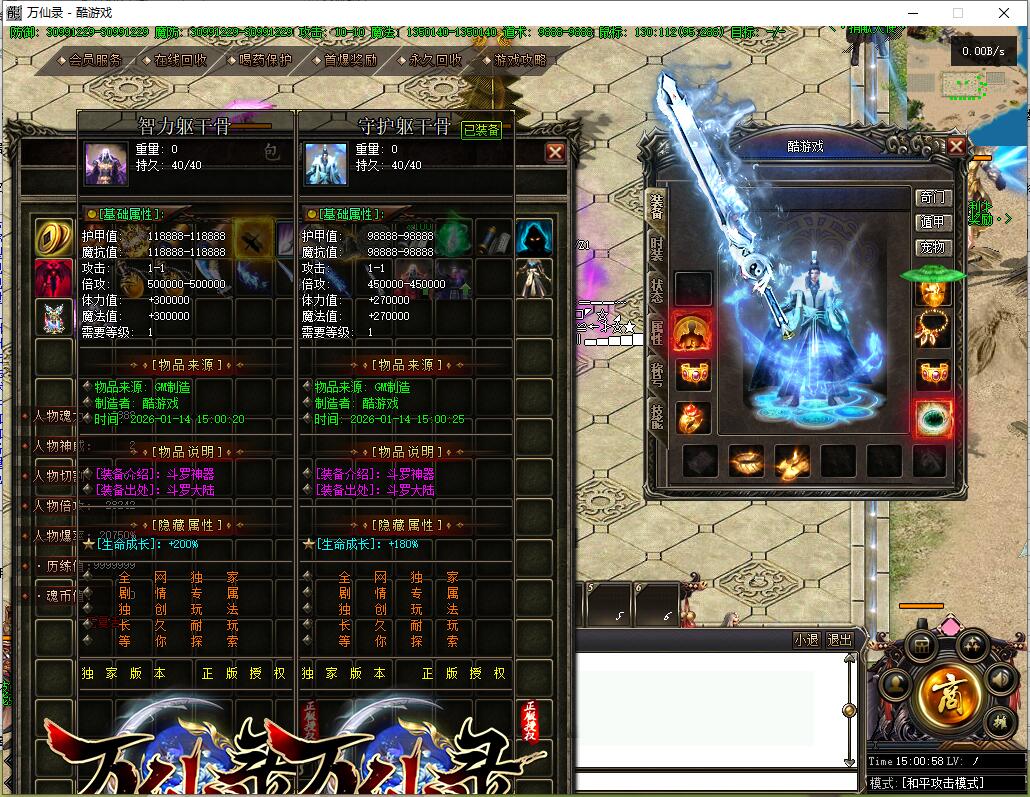Switch to the 时装 fashion tab

[x=656, y=248]
